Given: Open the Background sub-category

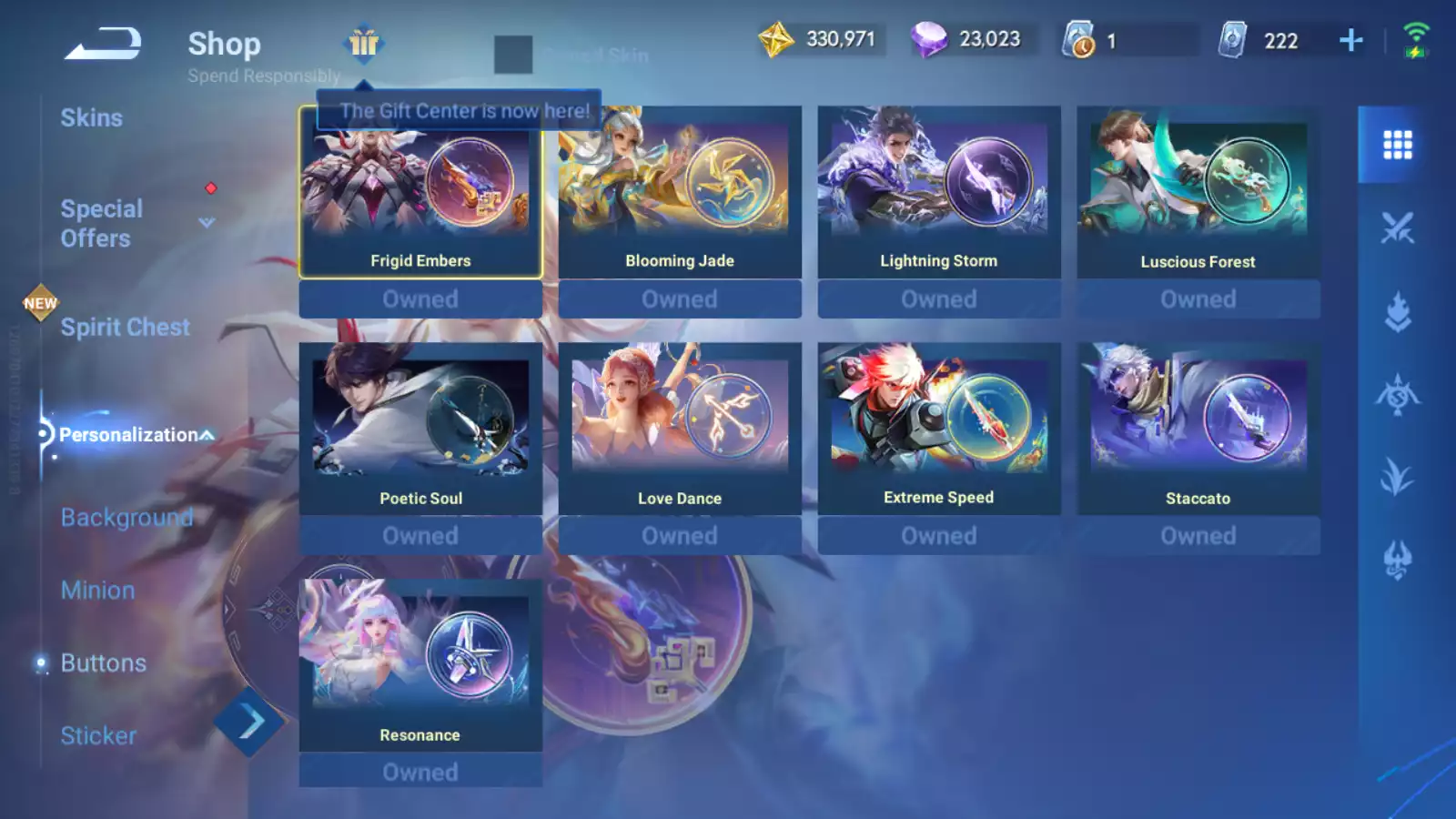Looking at the screenshot, I should (126, 518).
